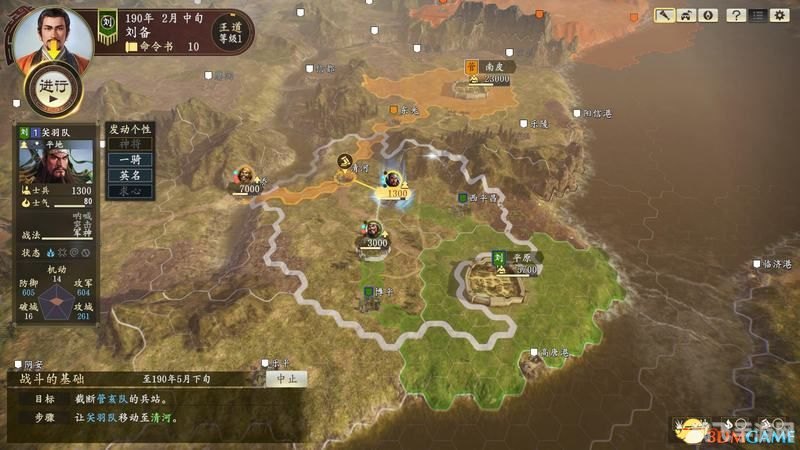The width and height of the screenshot is (800, 450).
Task: Select the enemy unit with 7000 troops
Action: pyautogui.click(x=245, y=177)
